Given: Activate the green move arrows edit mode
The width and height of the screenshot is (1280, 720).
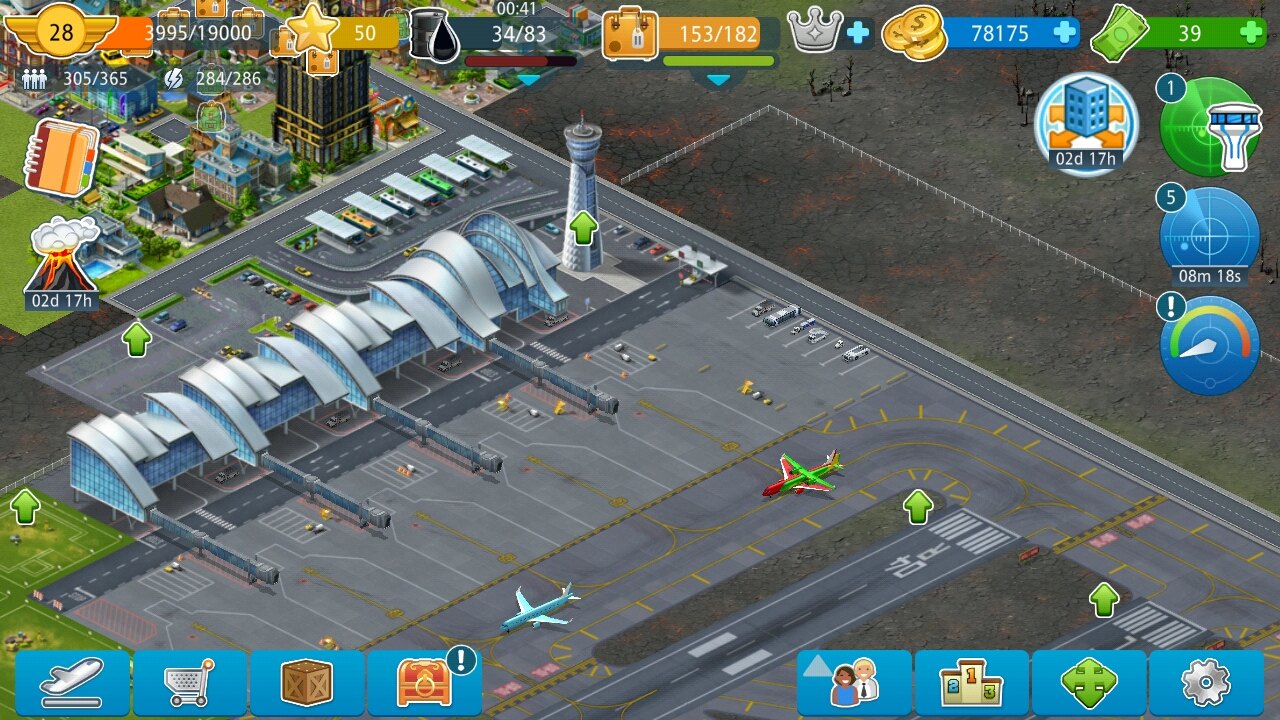Looking at the screenshot, I should tap(1089, 684).
